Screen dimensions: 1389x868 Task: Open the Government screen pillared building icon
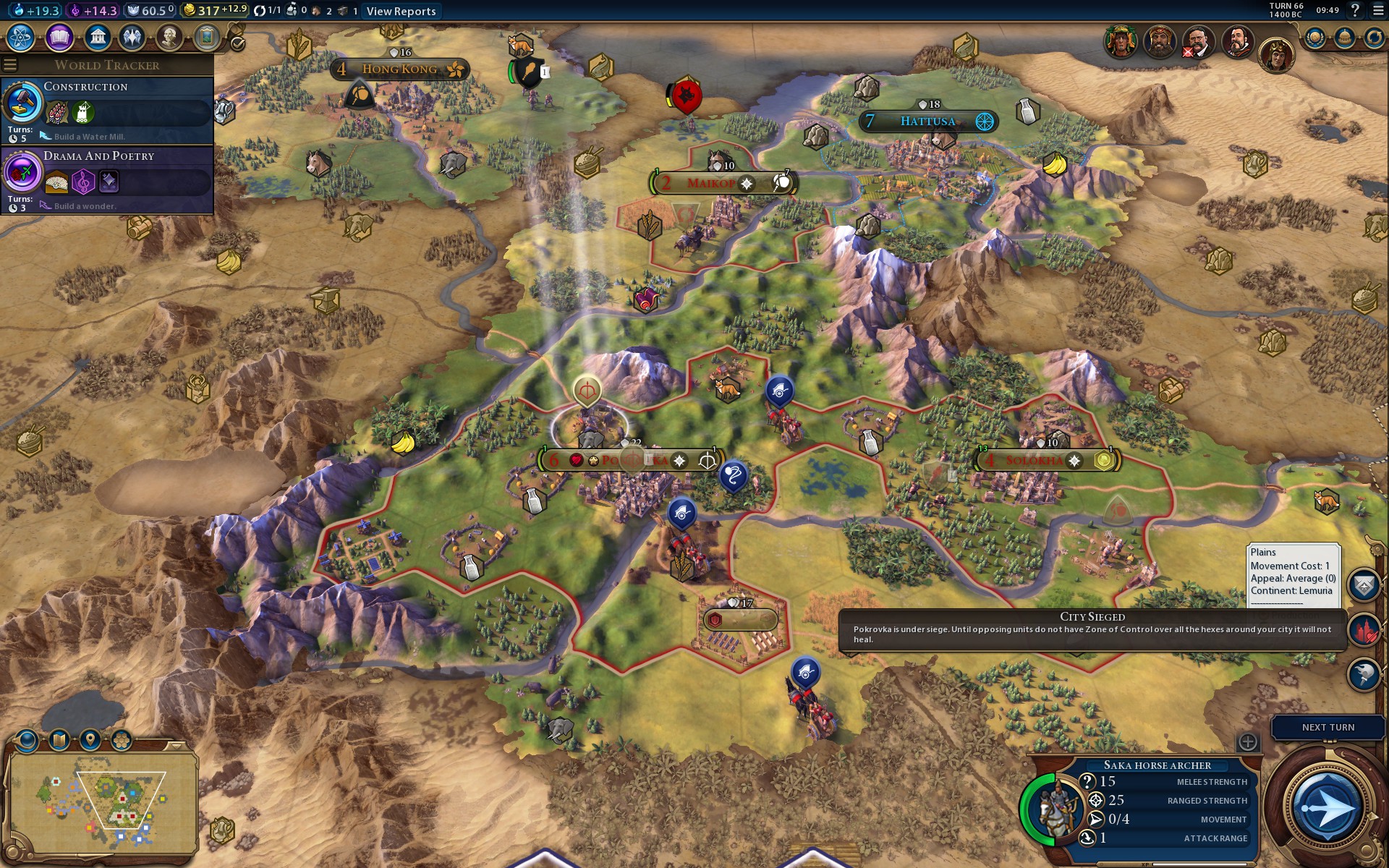(97, 37)
